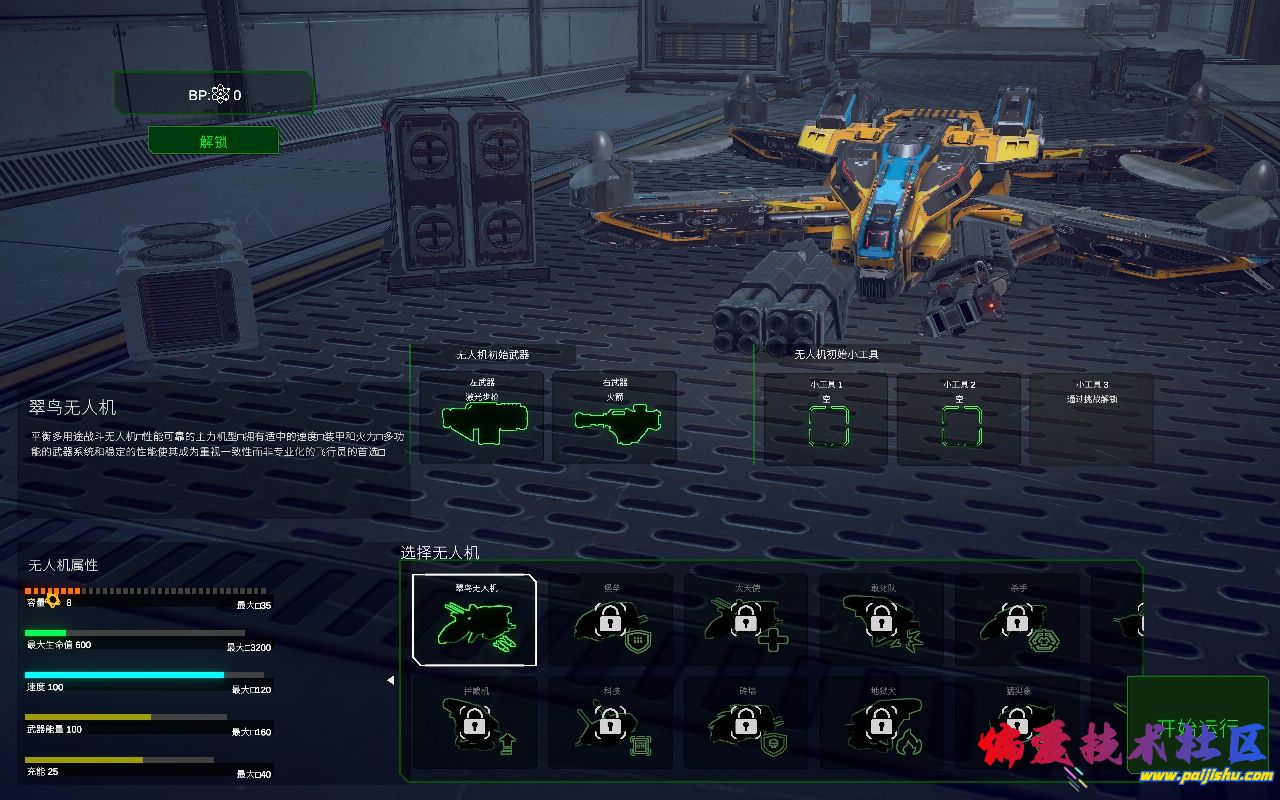Start the run with 开始运行

pyautogui.click(x=1197, y=725)
